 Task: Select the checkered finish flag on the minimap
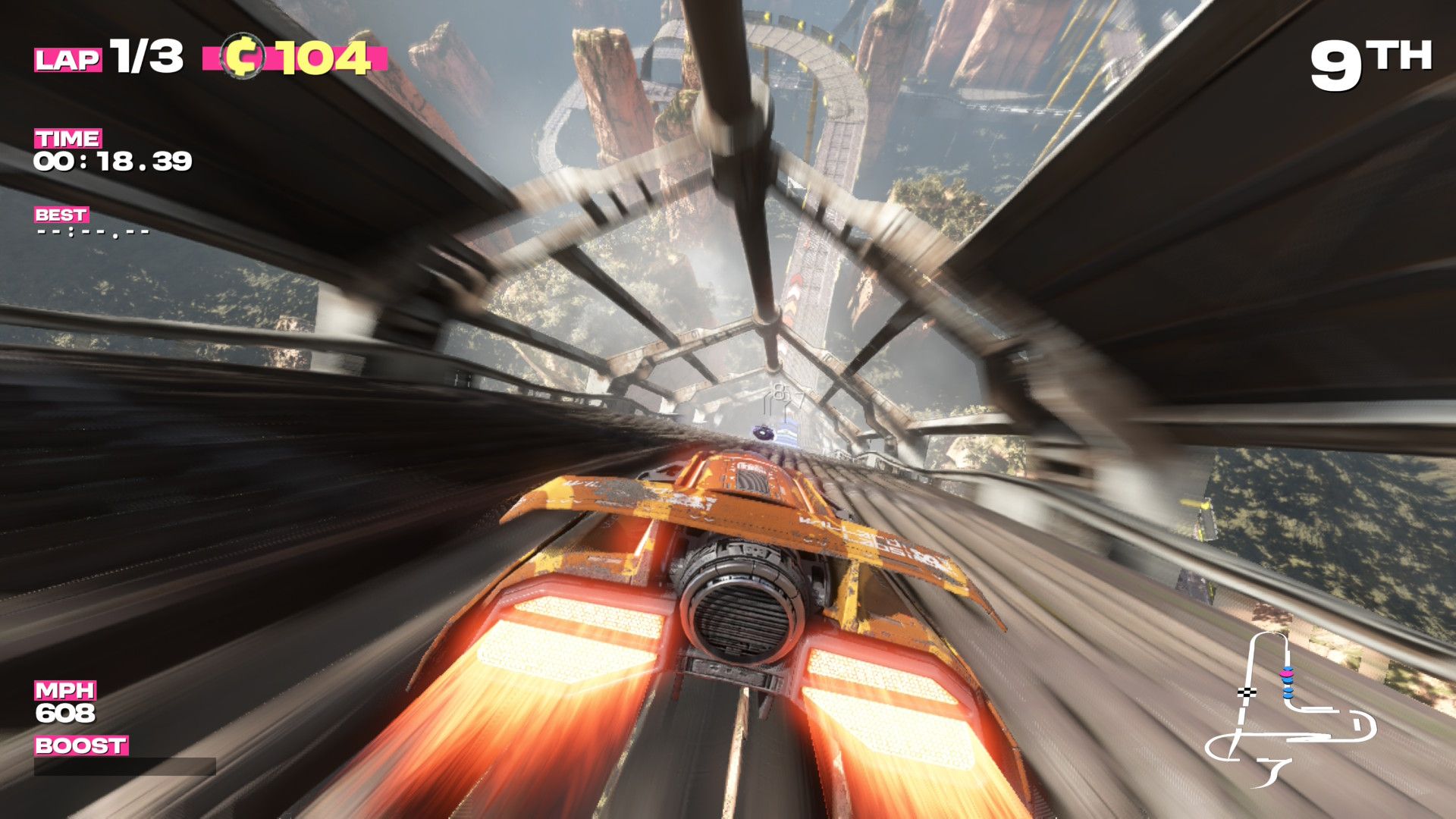point(1246,692)
